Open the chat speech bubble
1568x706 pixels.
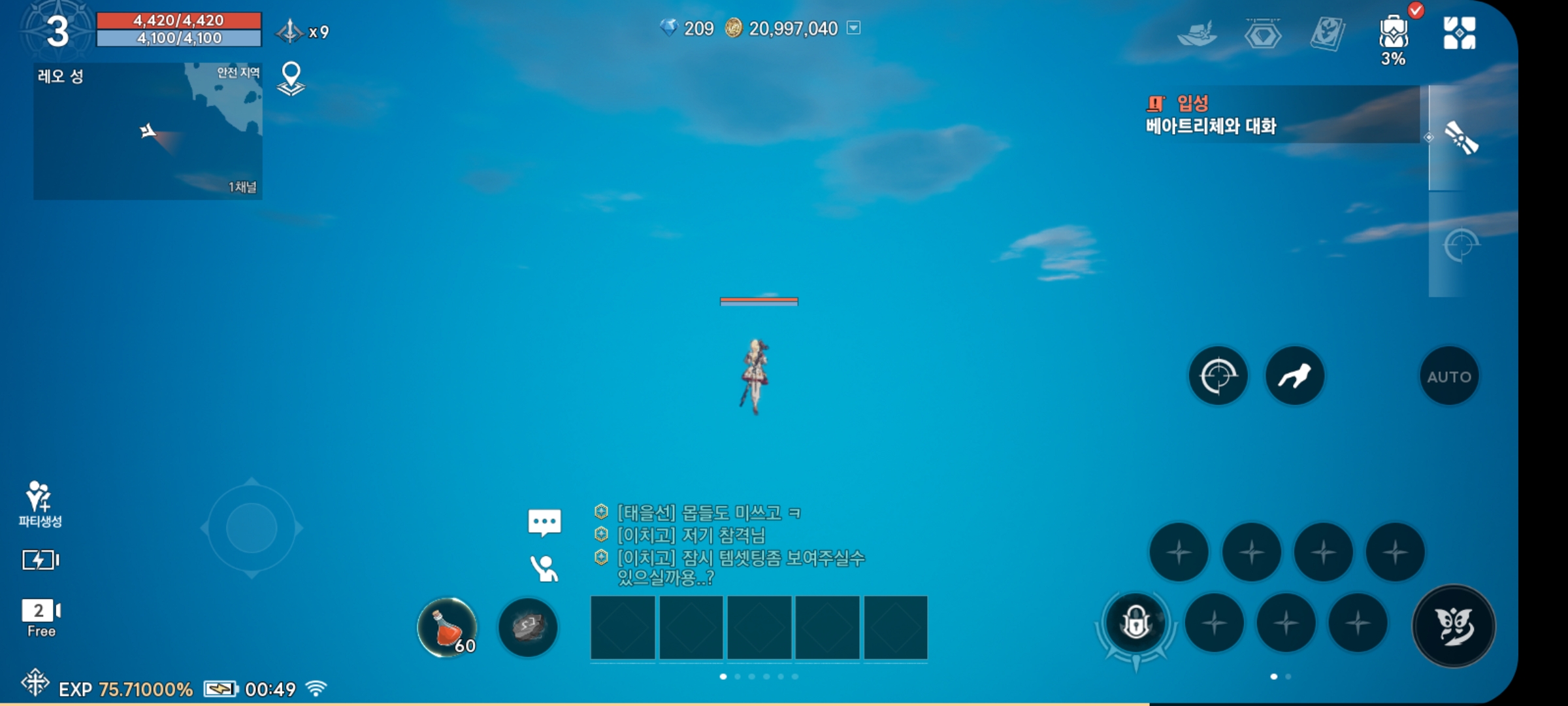pyautogui.click(x=544, y=522)
